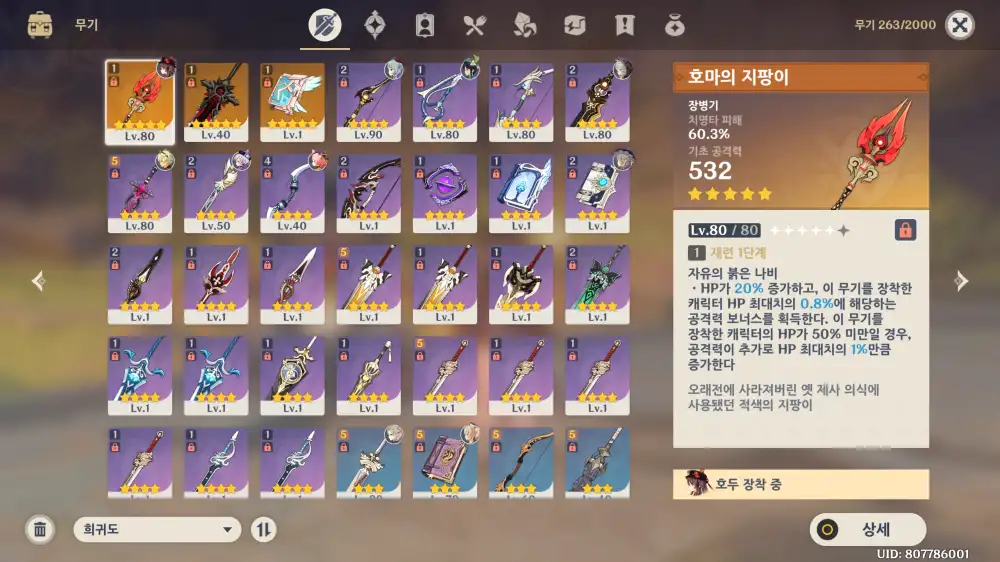Switch to the precious items pouch tab
This screenshot has width=1000, height=562.
[675, 25]
